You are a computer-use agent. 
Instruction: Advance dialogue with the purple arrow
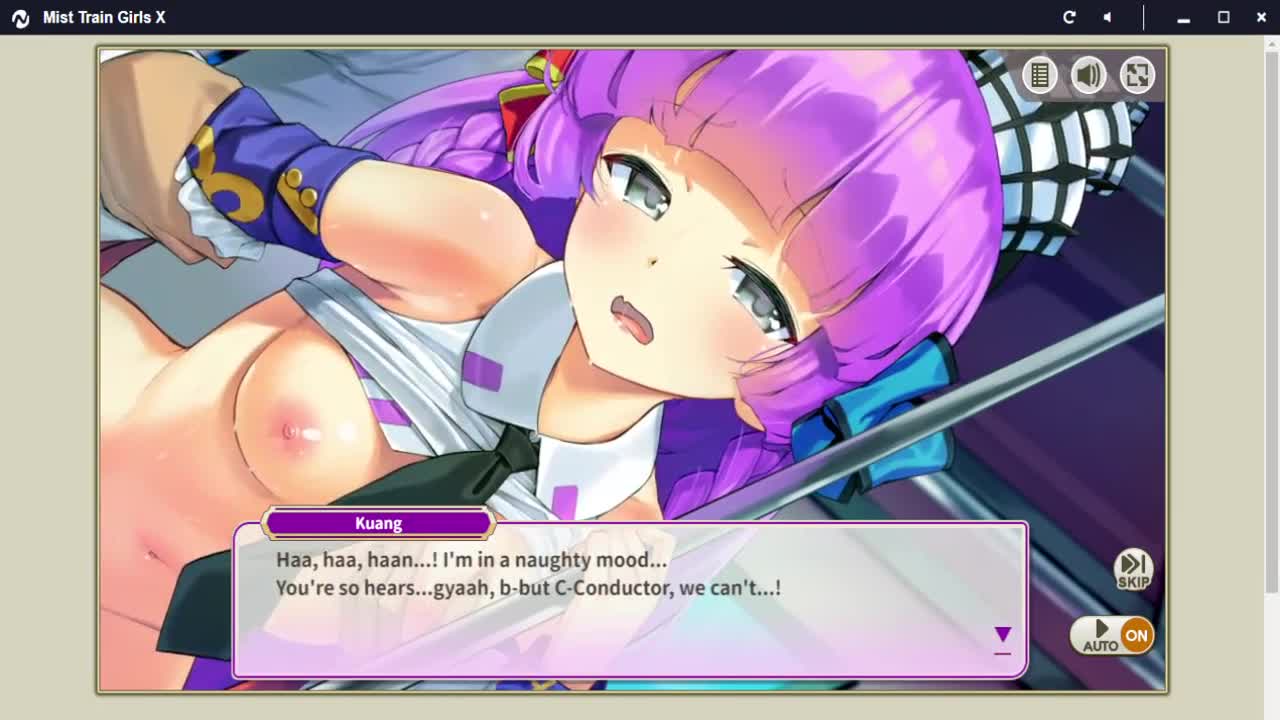click(1002, 636)
